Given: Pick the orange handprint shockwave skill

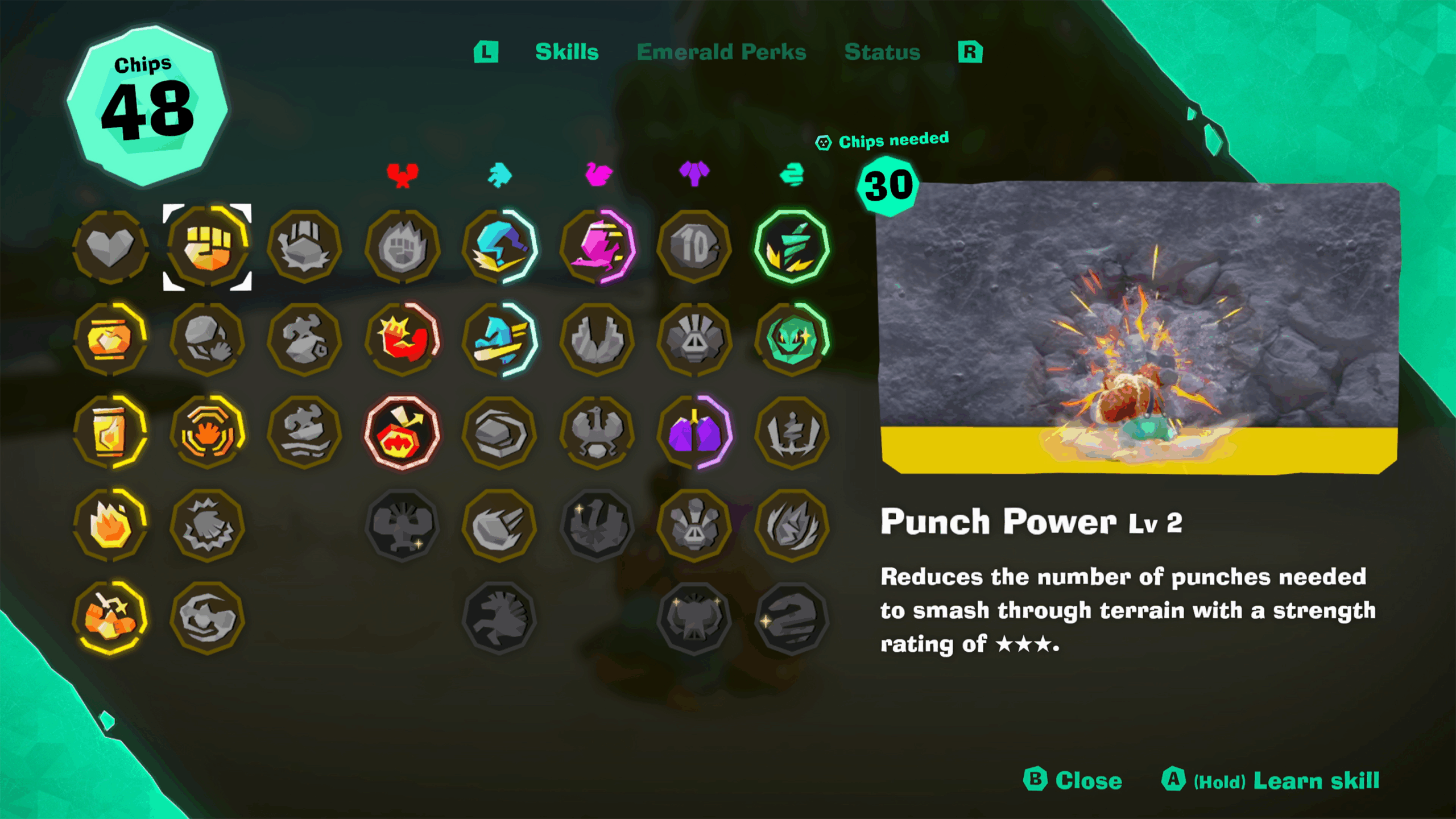Looking at the screenshot, I should [208, 433].
